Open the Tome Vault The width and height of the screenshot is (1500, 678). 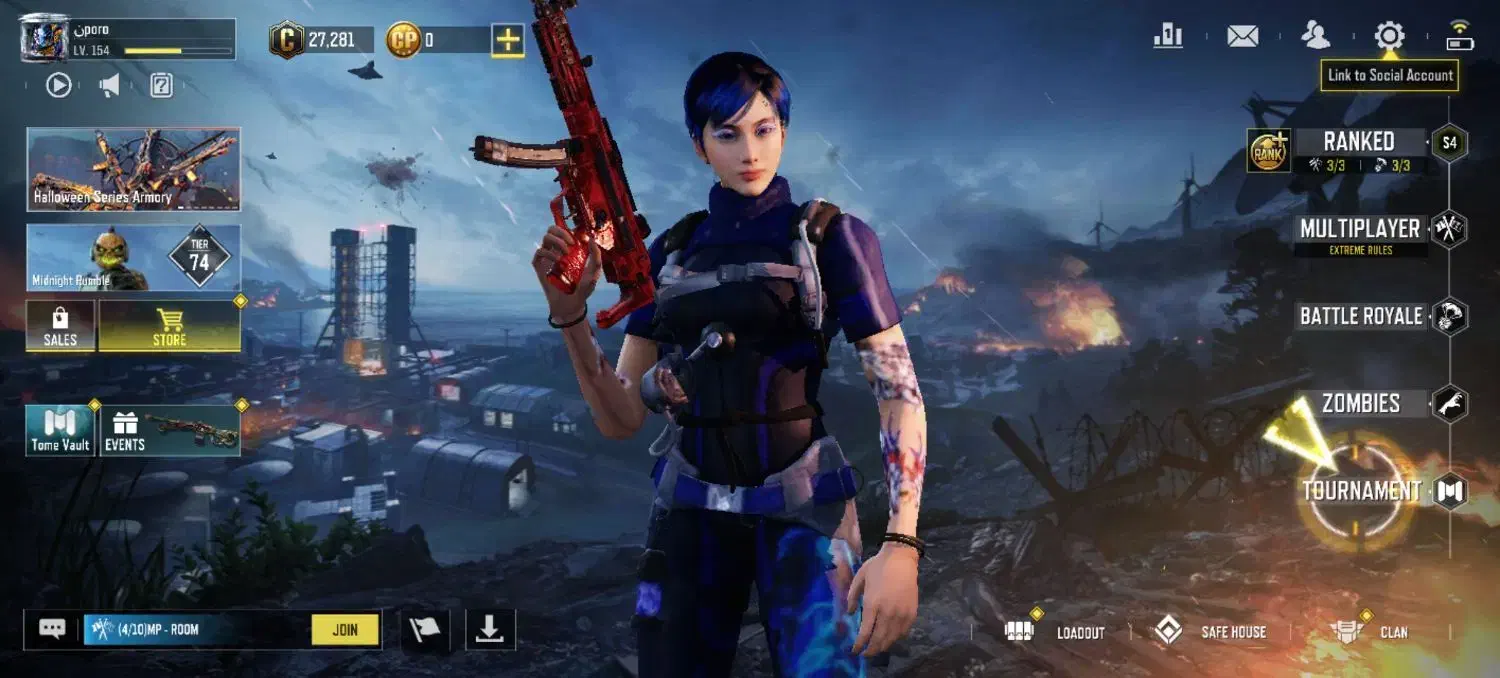60,430
